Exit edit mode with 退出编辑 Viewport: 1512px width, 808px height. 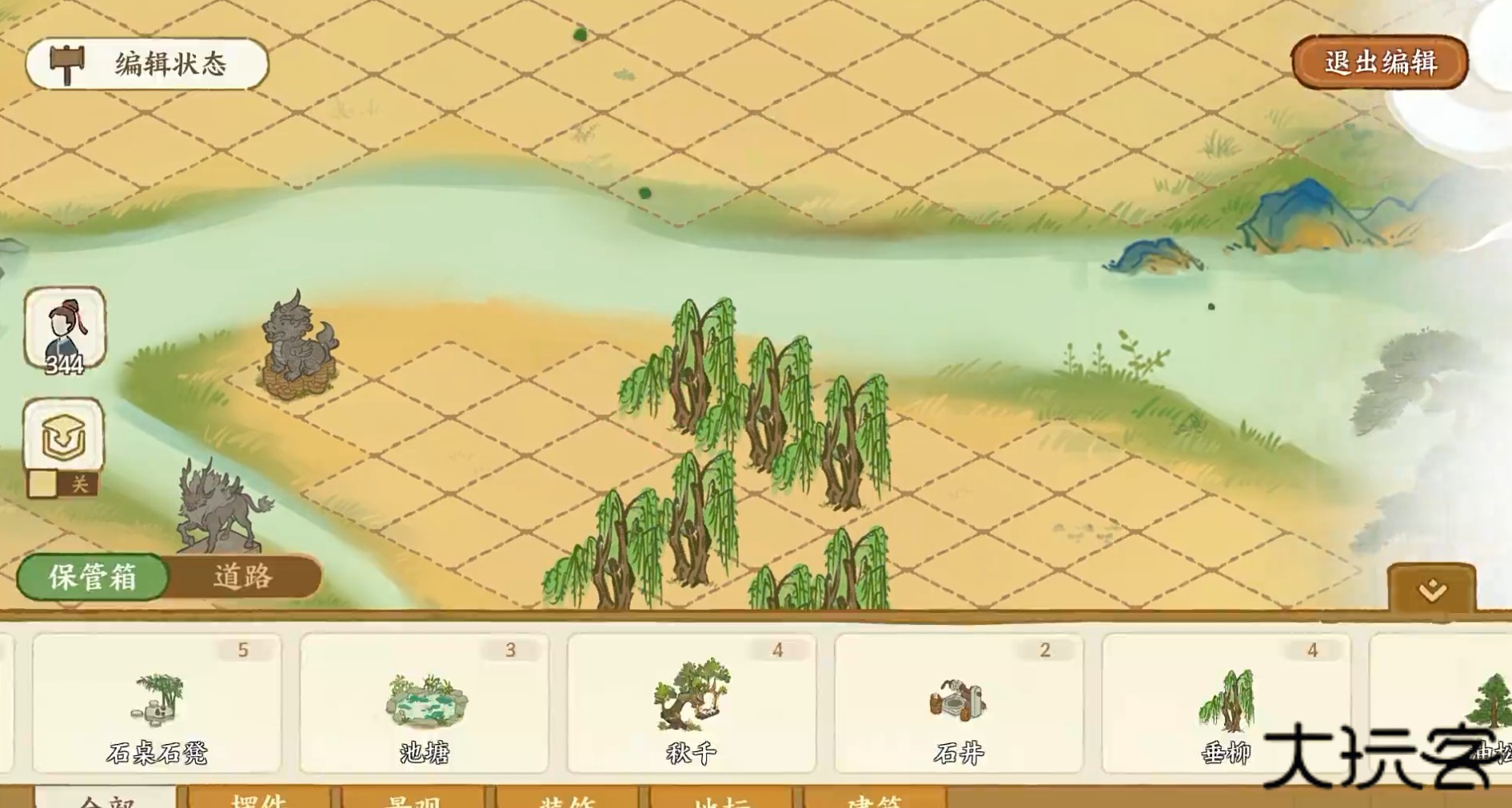tap(1379, 62)
